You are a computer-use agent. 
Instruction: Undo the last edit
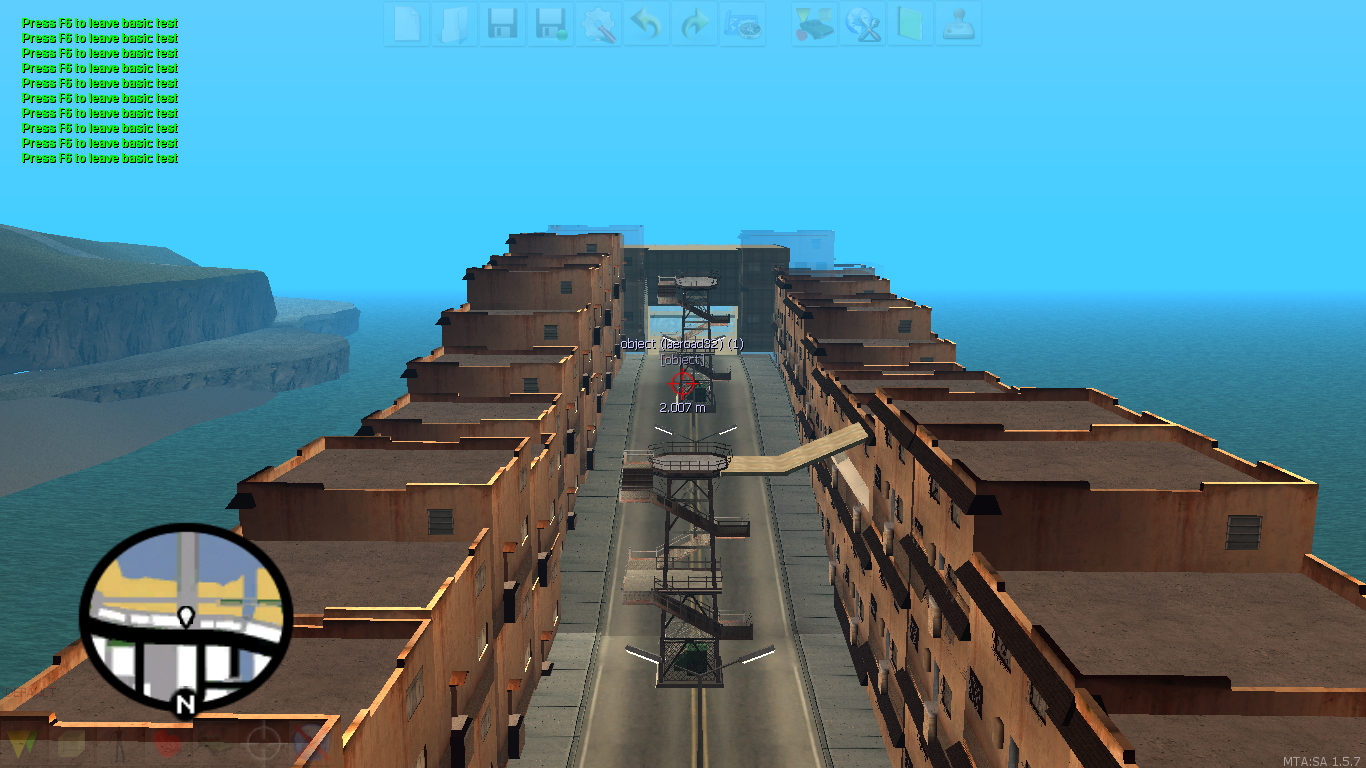pos(646,25)
